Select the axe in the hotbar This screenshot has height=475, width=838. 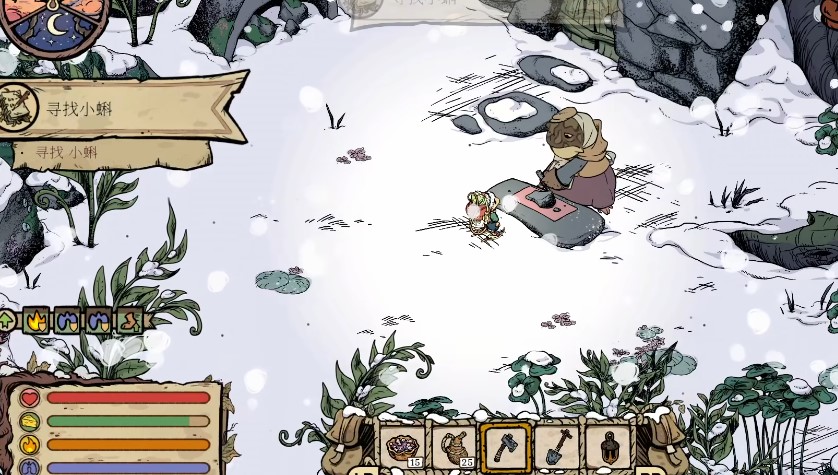[504, 444]
